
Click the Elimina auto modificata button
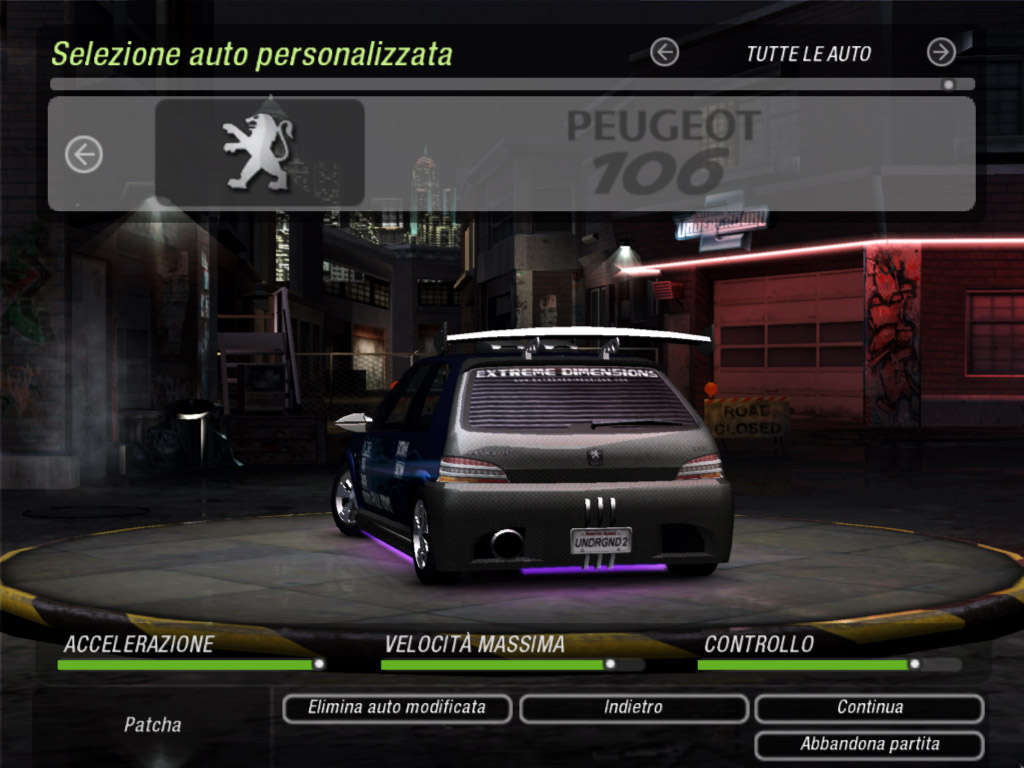(397, 708)
